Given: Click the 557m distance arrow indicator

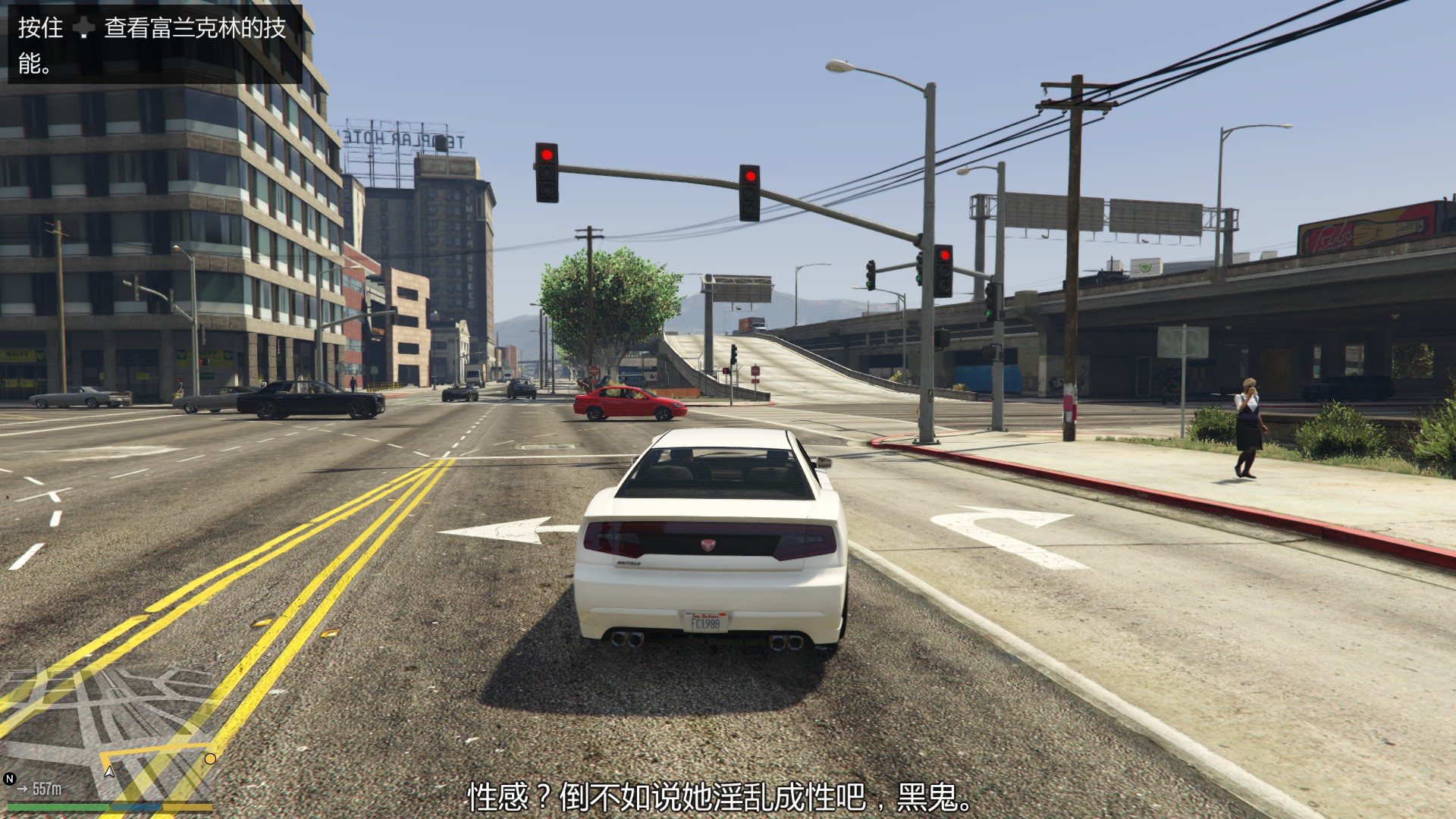Looking at the screenshot, I should (23, 788).
